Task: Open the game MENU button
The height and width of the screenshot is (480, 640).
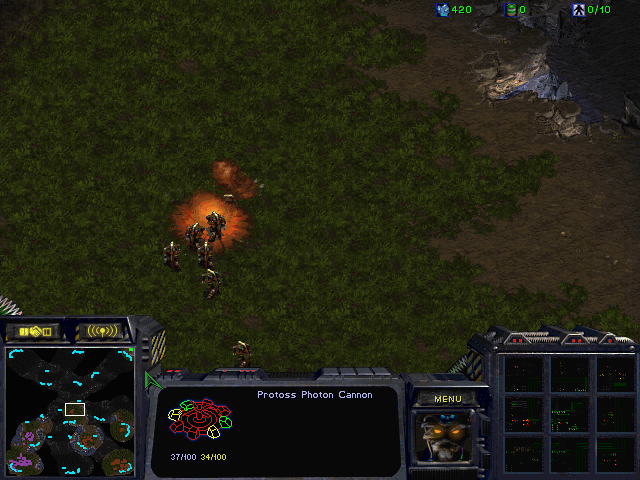Action: point(447,399)
